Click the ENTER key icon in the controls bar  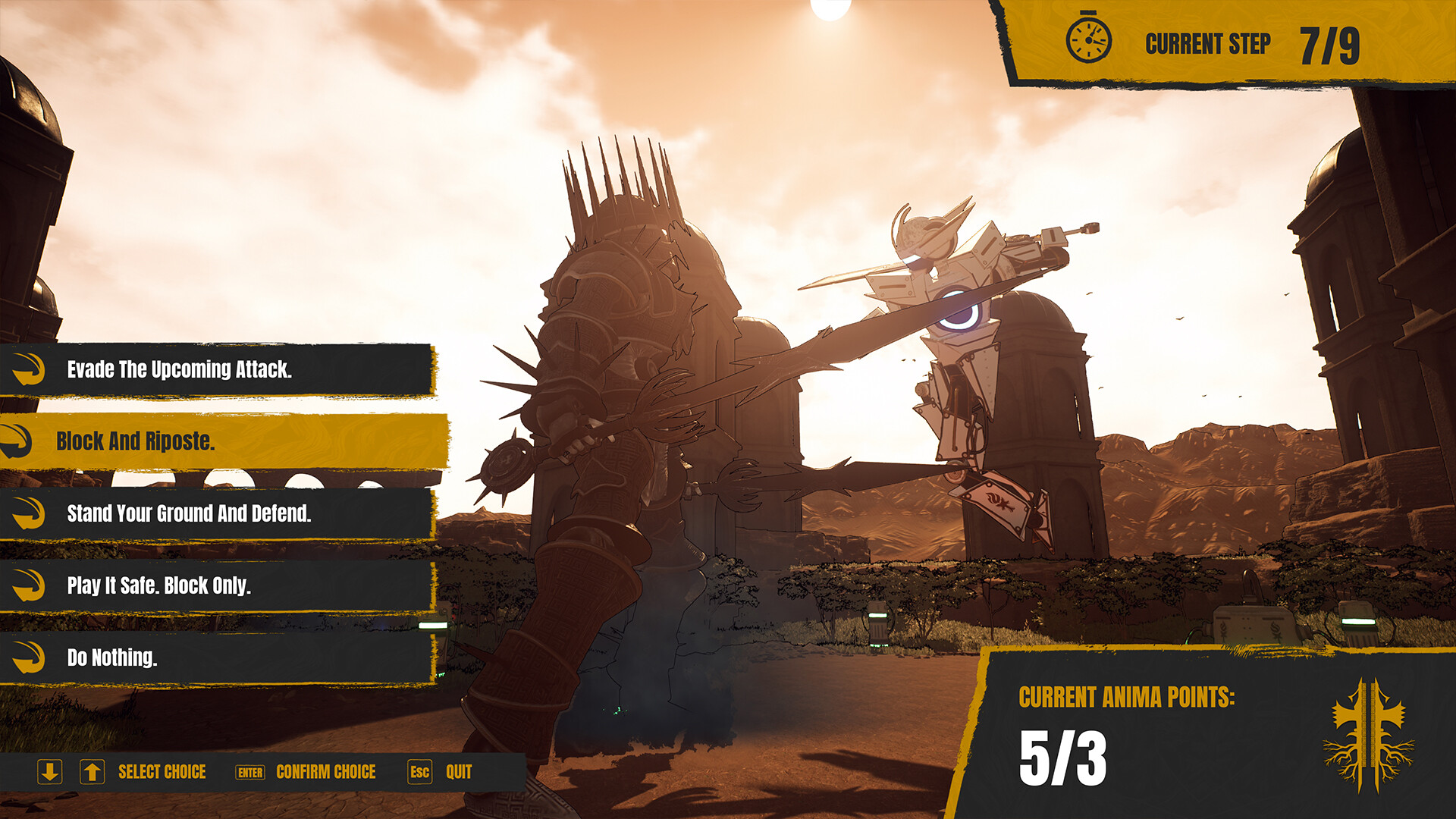click(x=249, y=773)
